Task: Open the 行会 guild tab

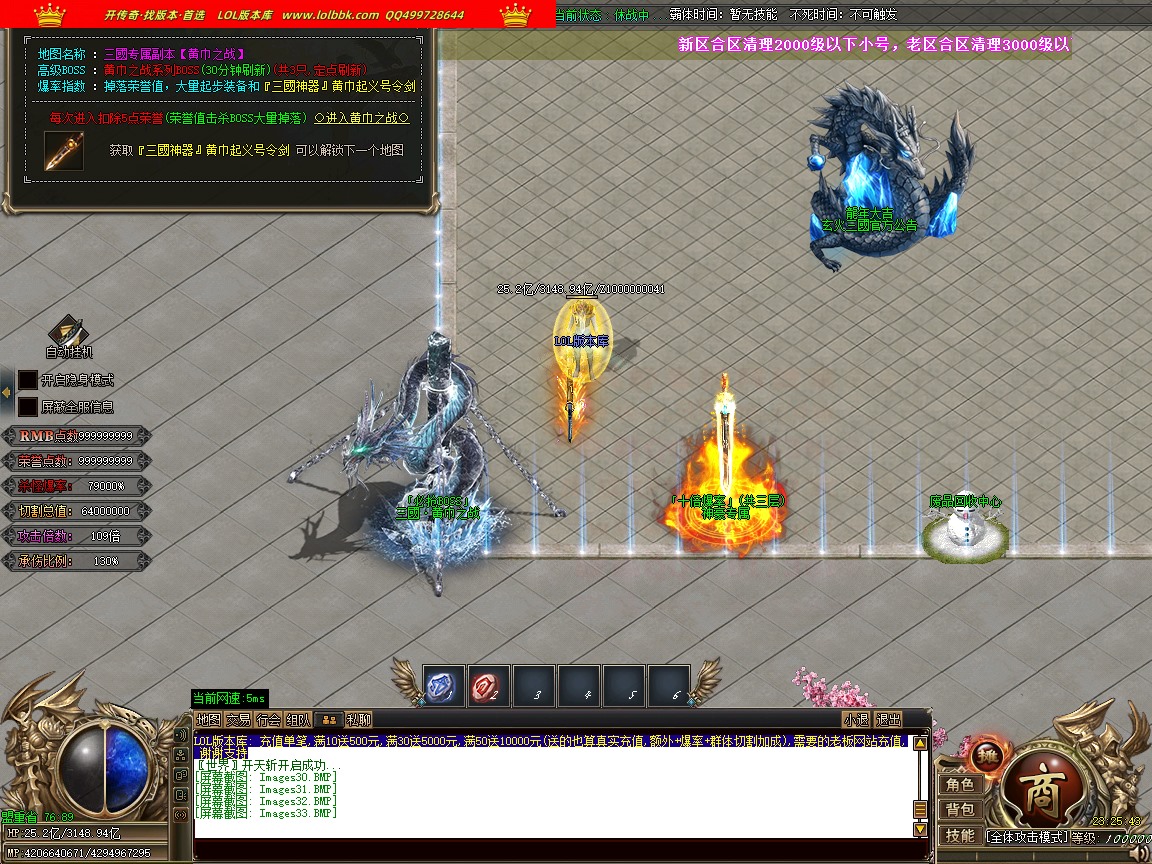Action: [x=268, y=719]
